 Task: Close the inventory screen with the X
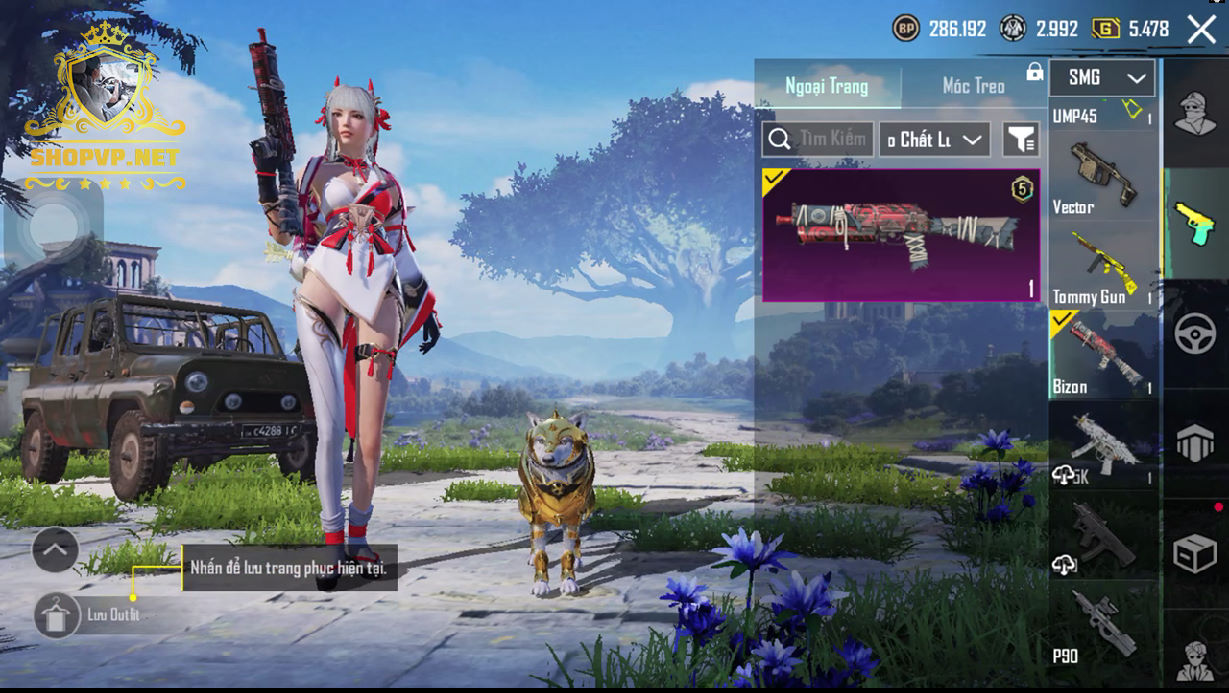pos(1201,29)
